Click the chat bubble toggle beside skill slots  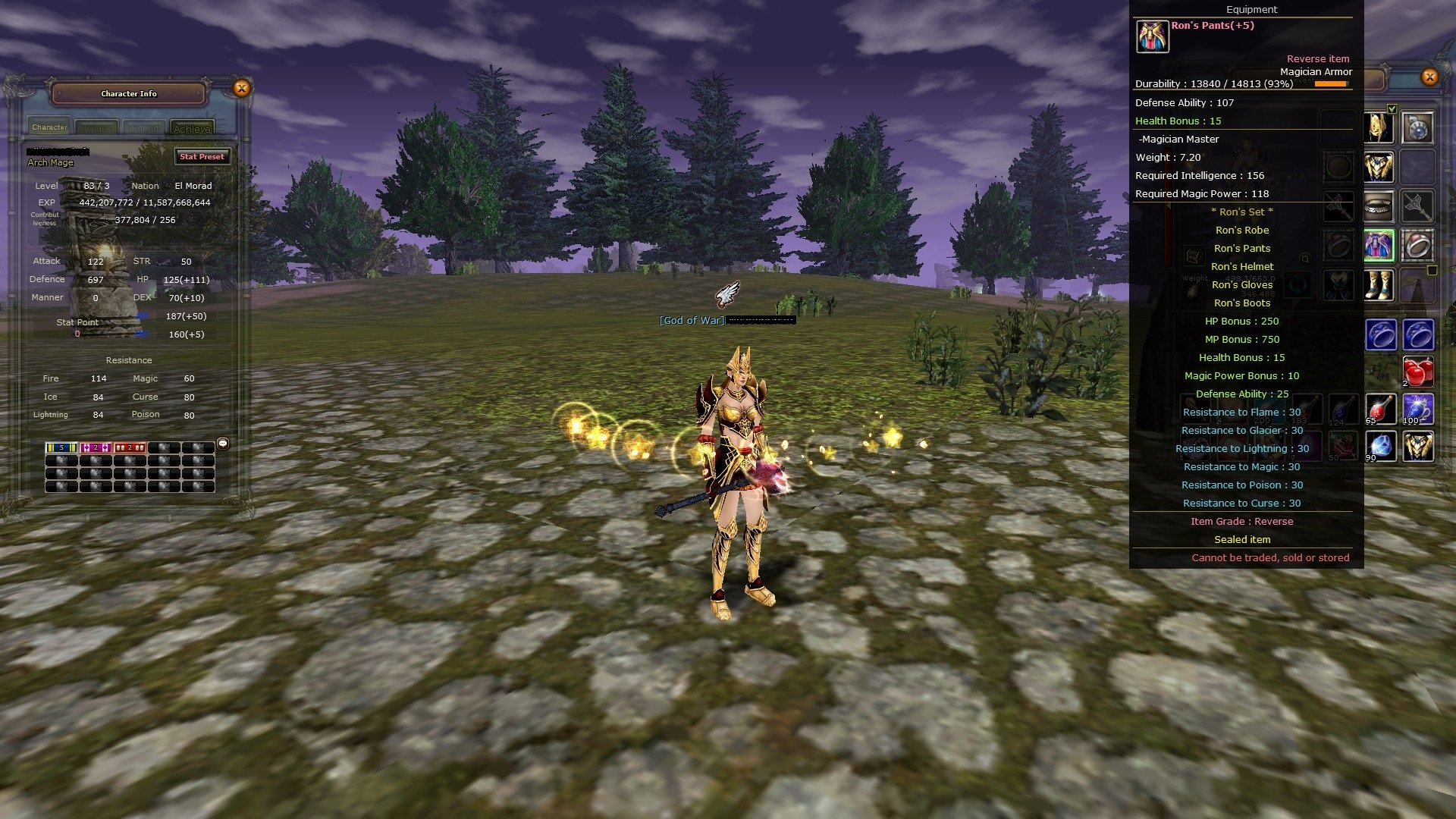pyautogui.click(x=221, y=444)
